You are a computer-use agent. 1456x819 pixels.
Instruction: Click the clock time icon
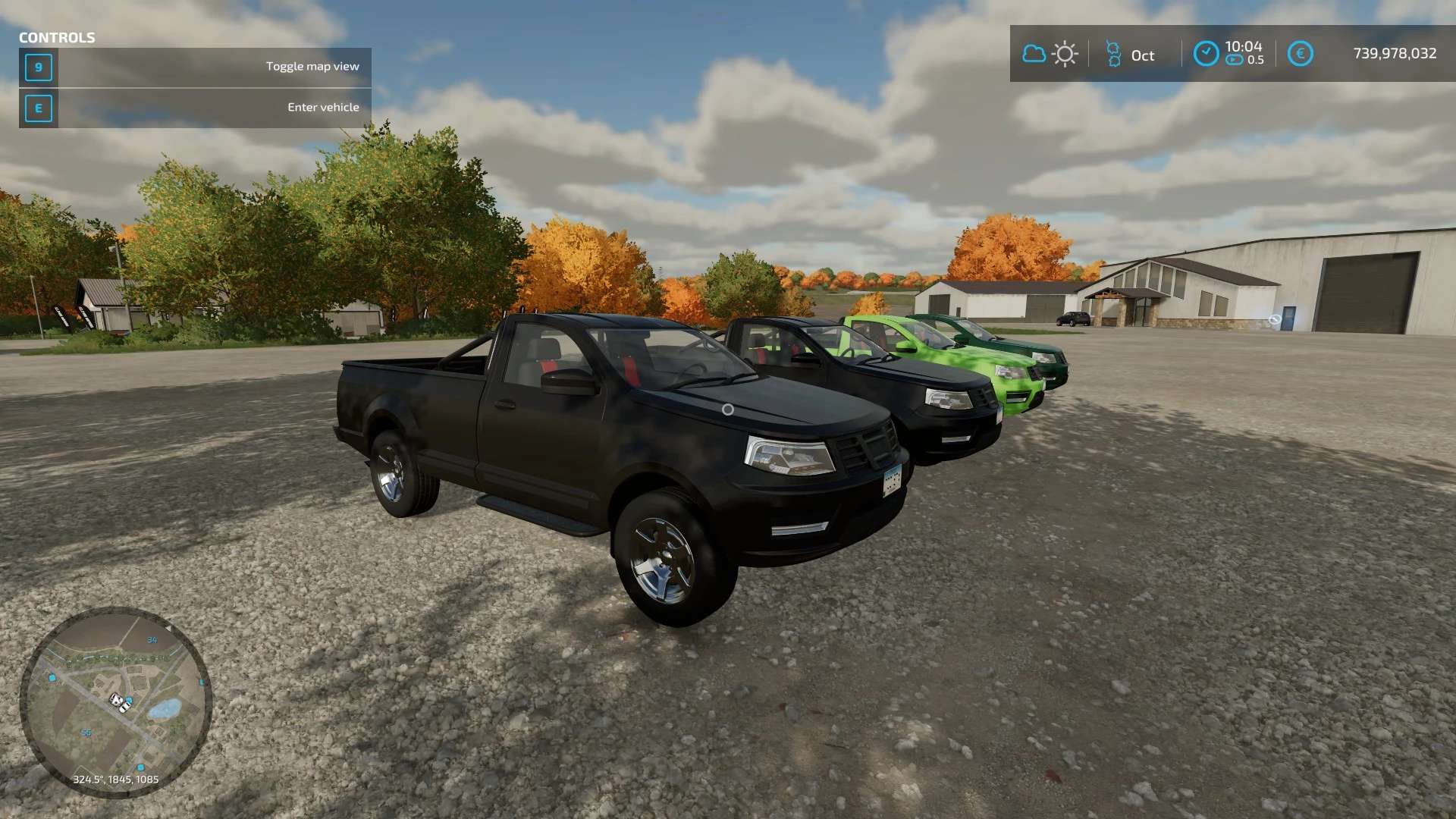[1206, 54]
